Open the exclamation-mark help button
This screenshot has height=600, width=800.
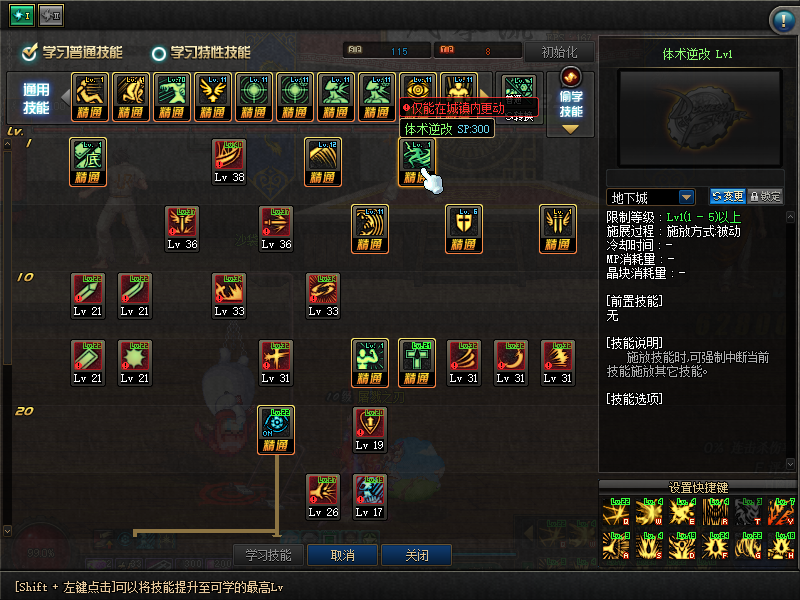782,20
